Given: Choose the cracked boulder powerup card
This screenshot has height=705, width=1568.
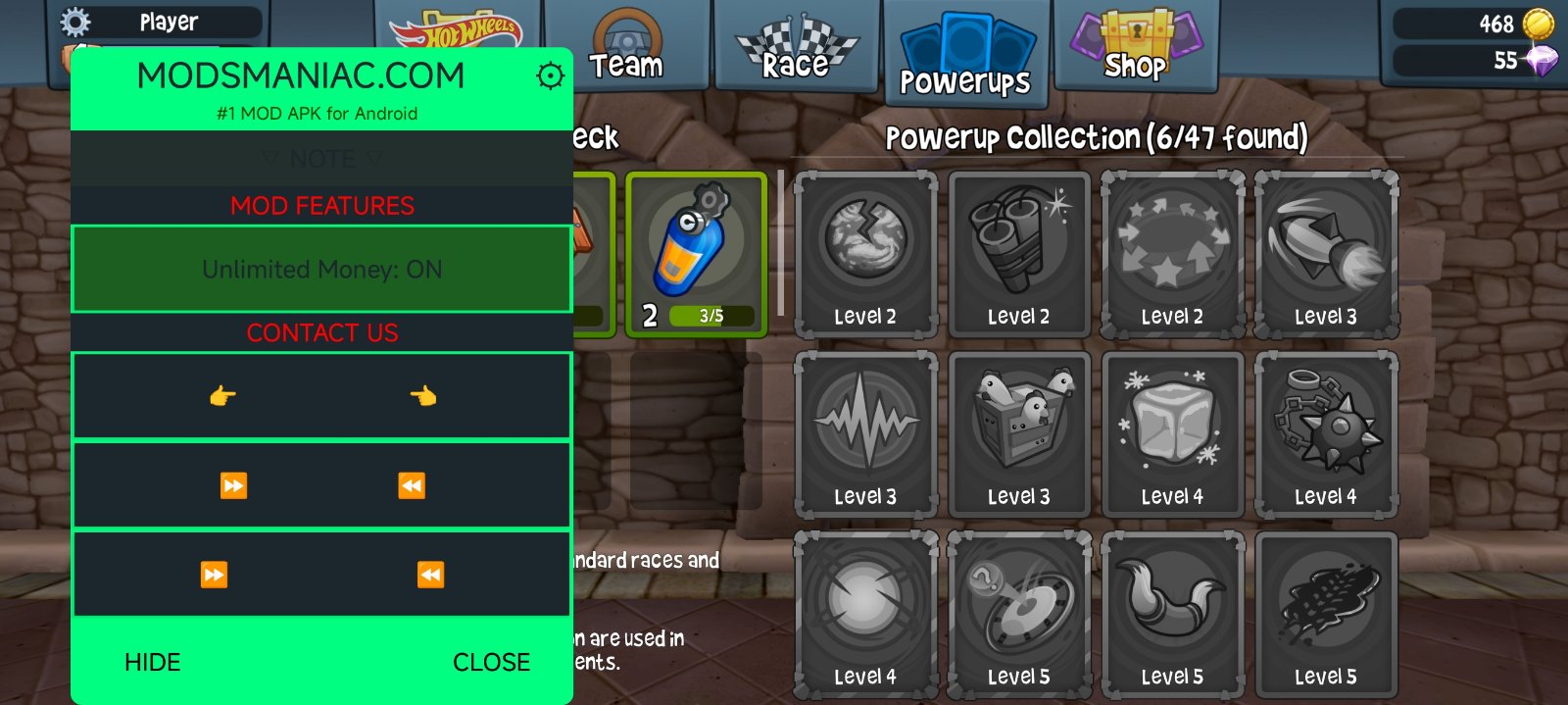Looking at the screenshot, I should (865, 253).
